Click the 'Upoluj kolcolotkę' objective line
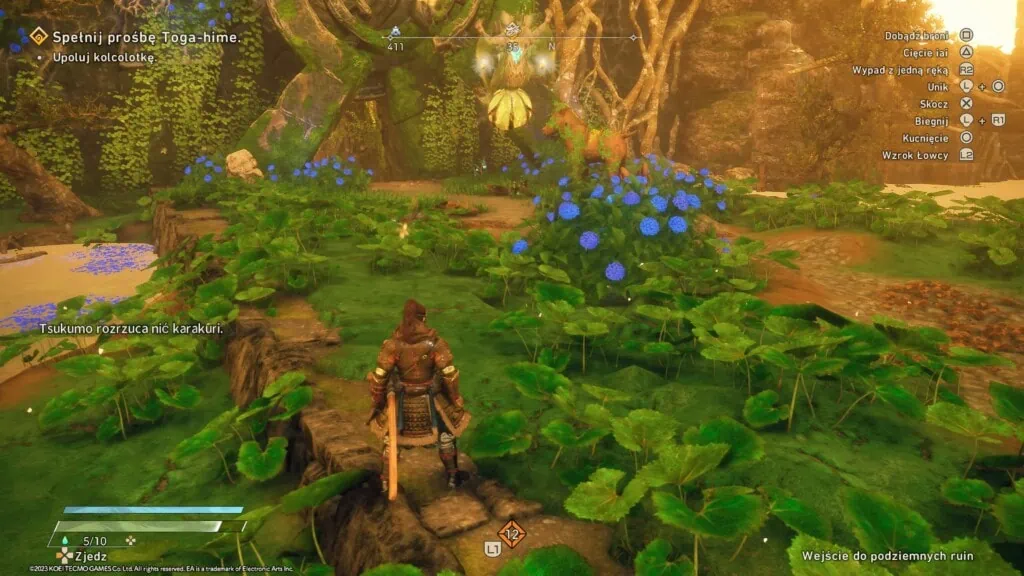 [x=97, y=57]
